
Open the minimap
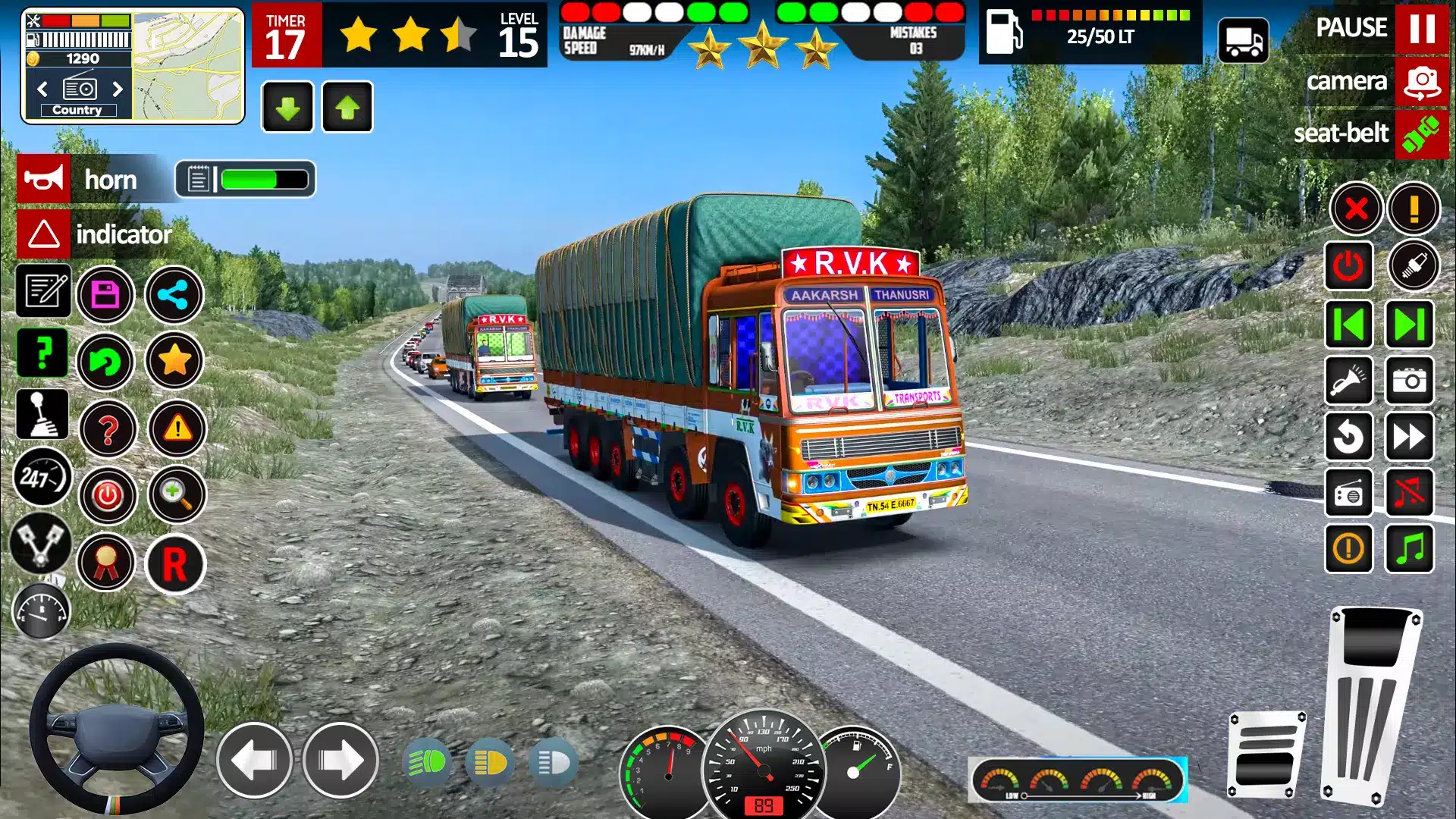[188, 67]
